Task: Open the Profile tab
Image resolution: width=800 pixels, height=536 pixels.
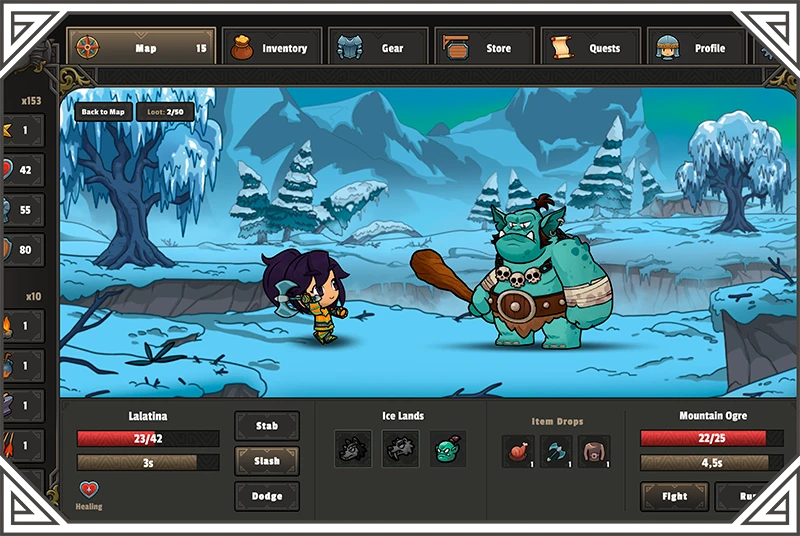Action: (x=698, y=47)
